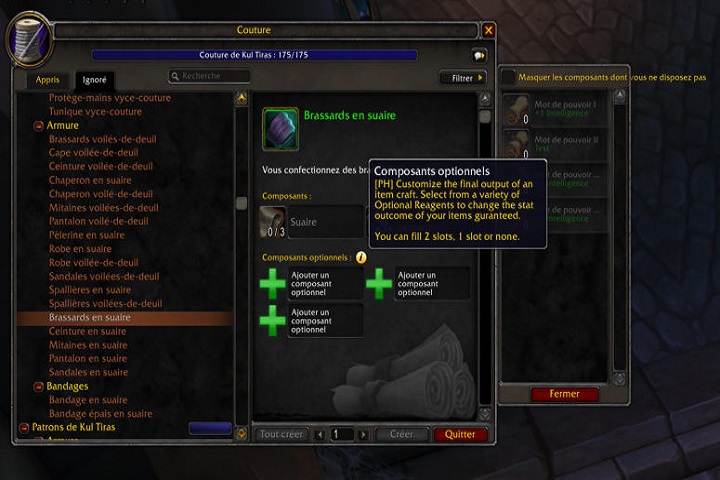Click the Tout créer button
This screenshot has width=720, height=480.
281,435
